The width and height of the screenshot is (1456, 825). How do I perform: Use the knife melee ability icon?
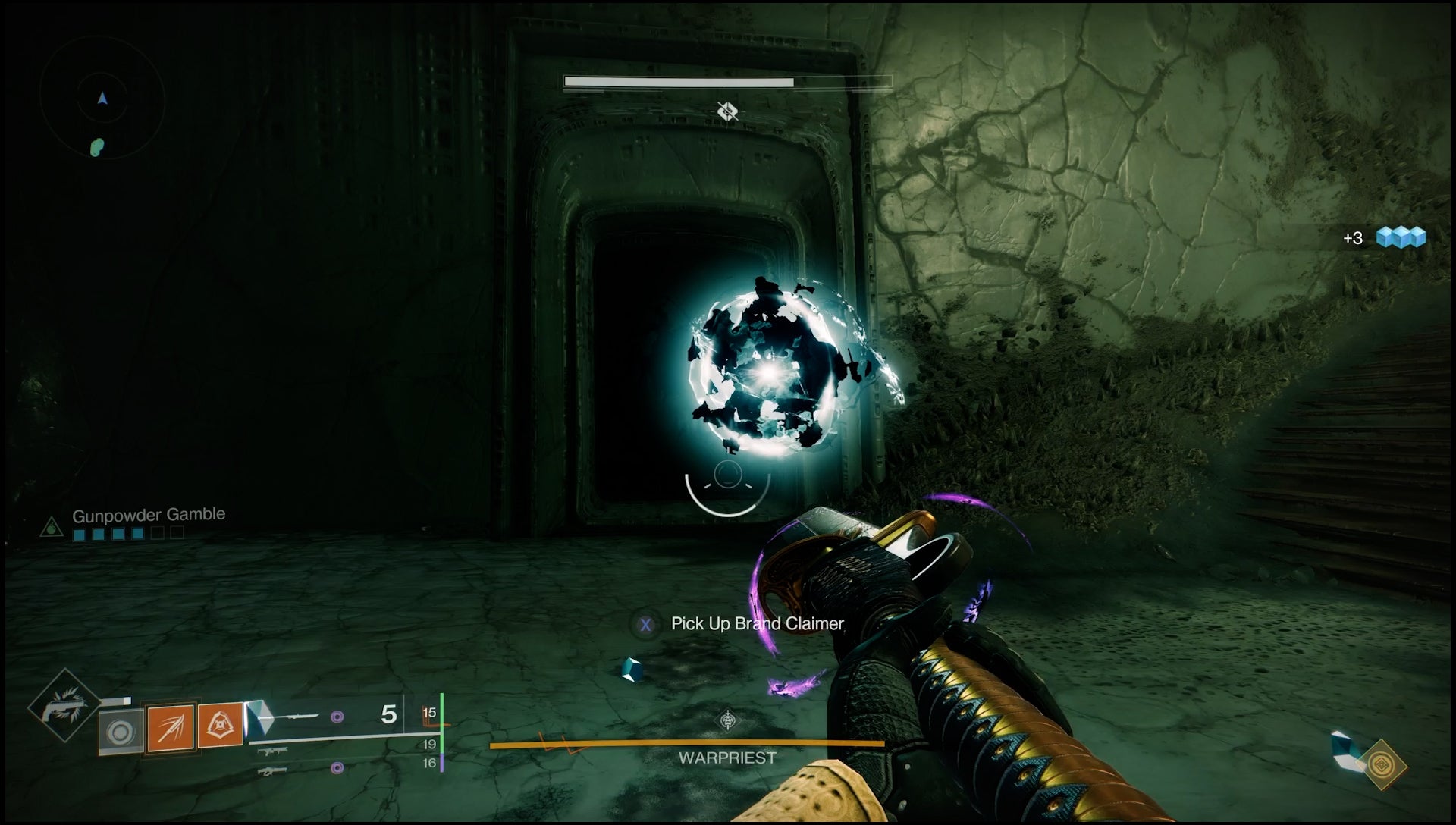[x=171, y=727]
